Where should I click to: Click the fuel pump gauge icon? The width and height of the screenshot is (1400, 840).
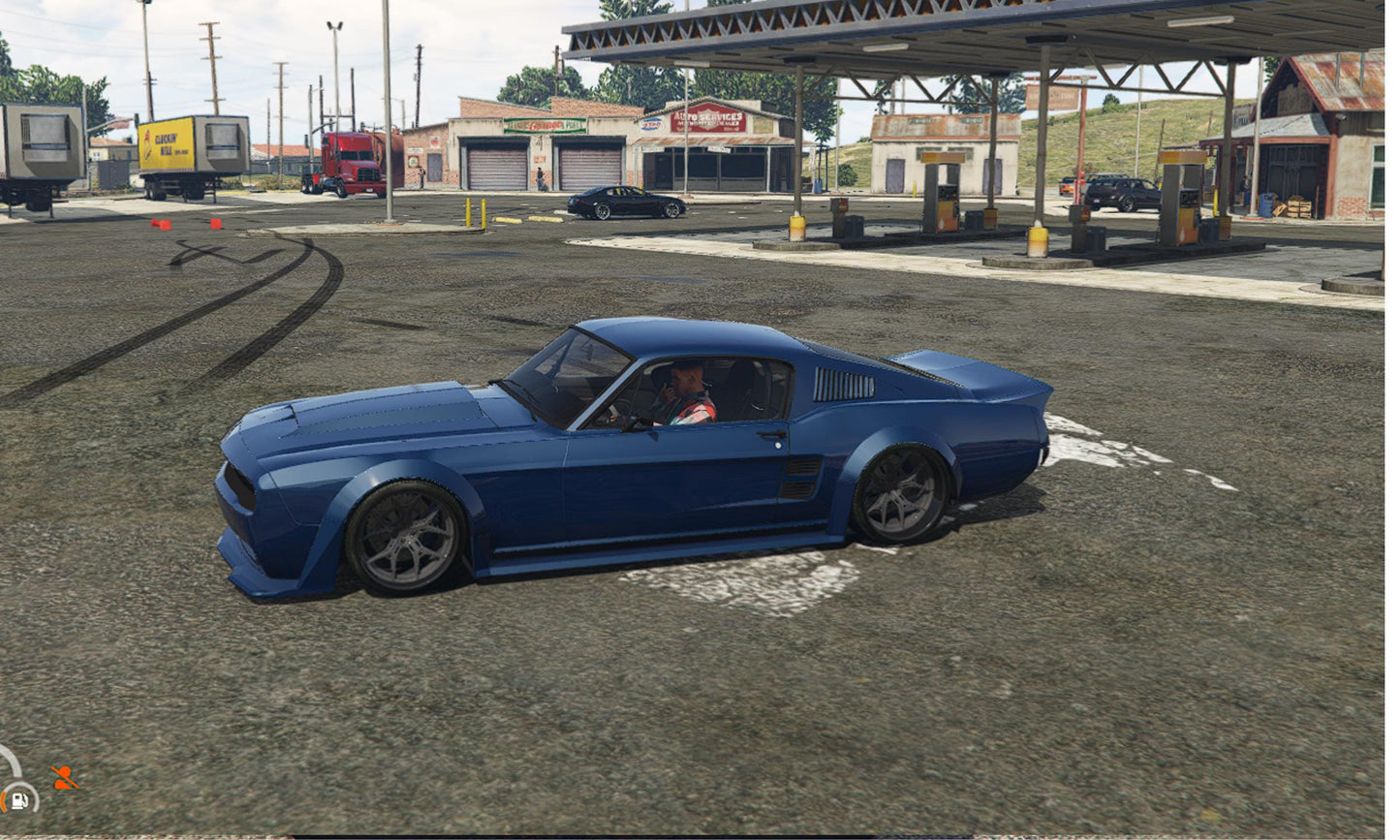point(18,799)
